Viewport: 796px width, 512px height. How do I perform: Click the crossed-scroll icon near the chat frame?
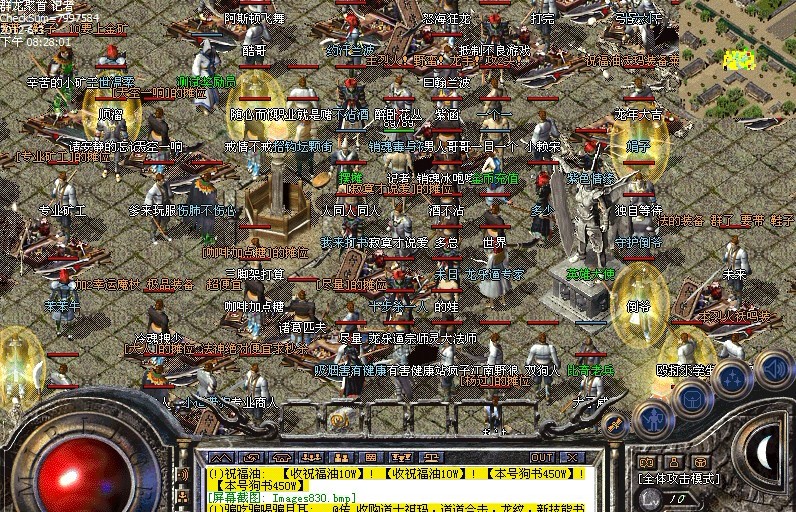tap(616, 426)
